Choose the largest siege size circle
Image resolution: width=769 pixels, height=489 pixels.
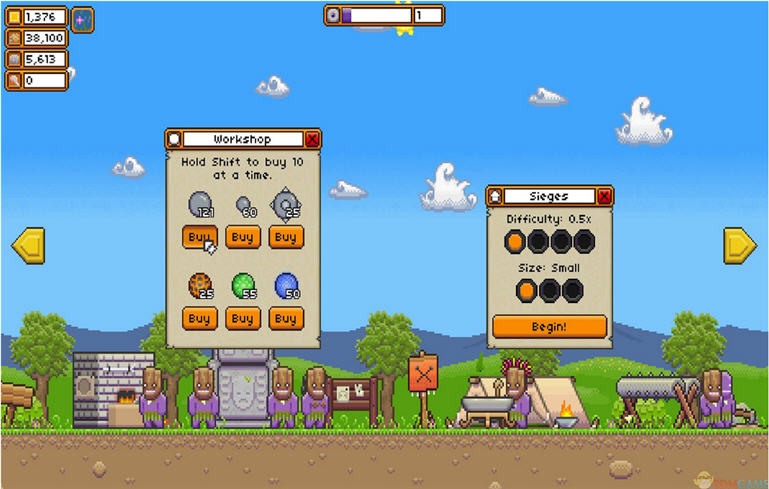(x=573, y=290)
